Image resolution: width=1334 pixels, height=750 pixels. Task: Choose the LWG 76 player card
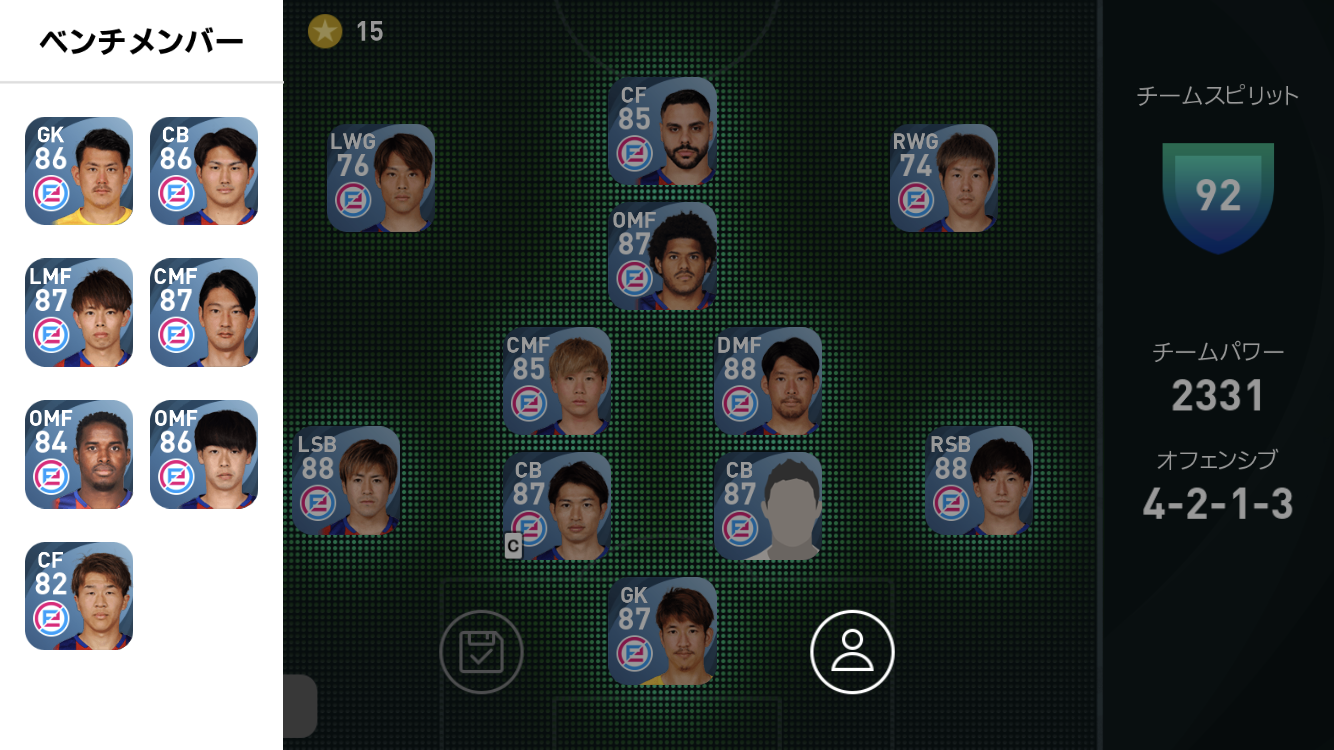click(381, 178)
